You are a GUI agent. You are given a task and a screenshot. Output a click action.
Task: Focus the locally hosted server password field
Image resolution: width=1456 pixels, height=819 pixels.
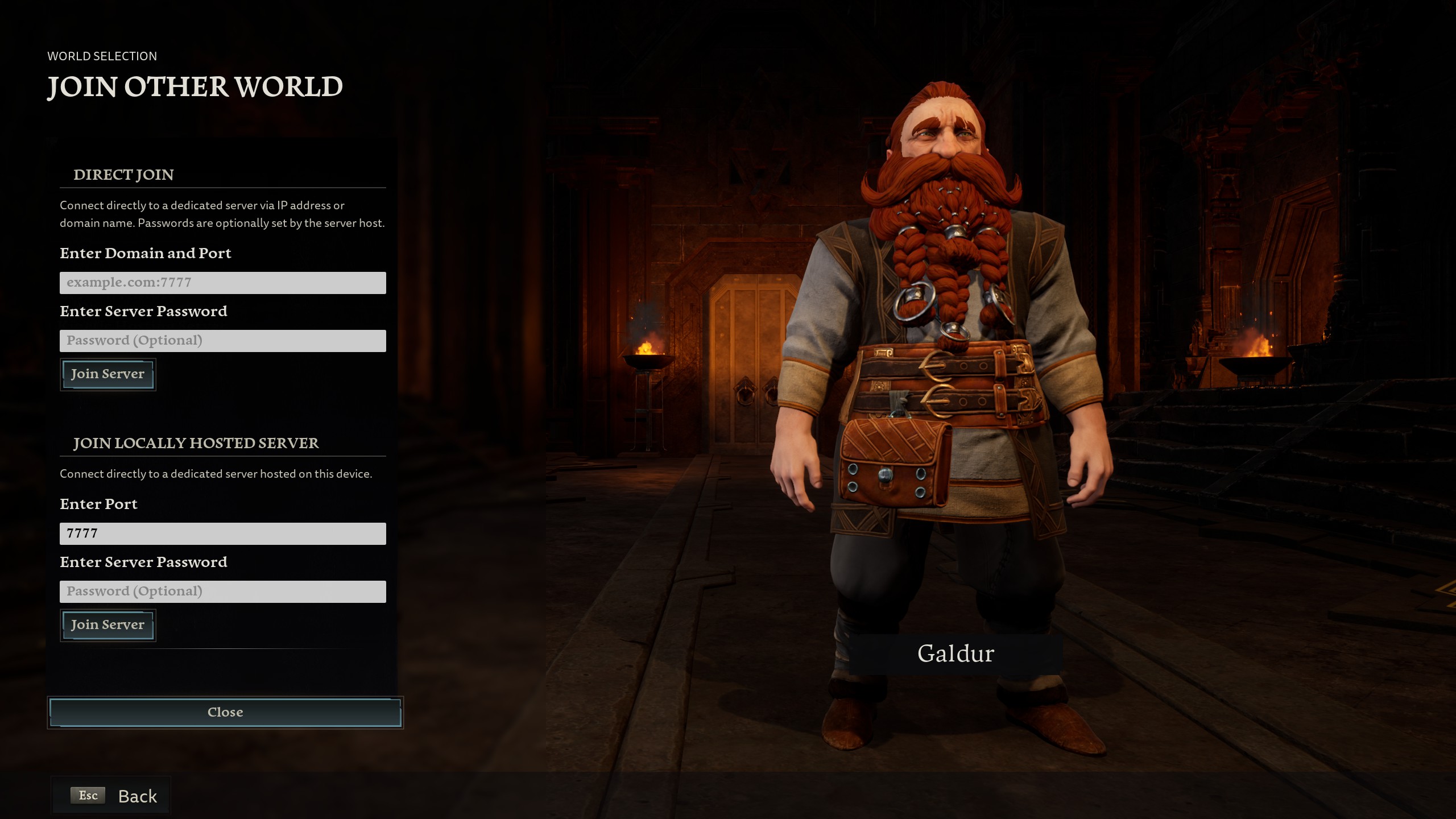(x=222, y=591)
